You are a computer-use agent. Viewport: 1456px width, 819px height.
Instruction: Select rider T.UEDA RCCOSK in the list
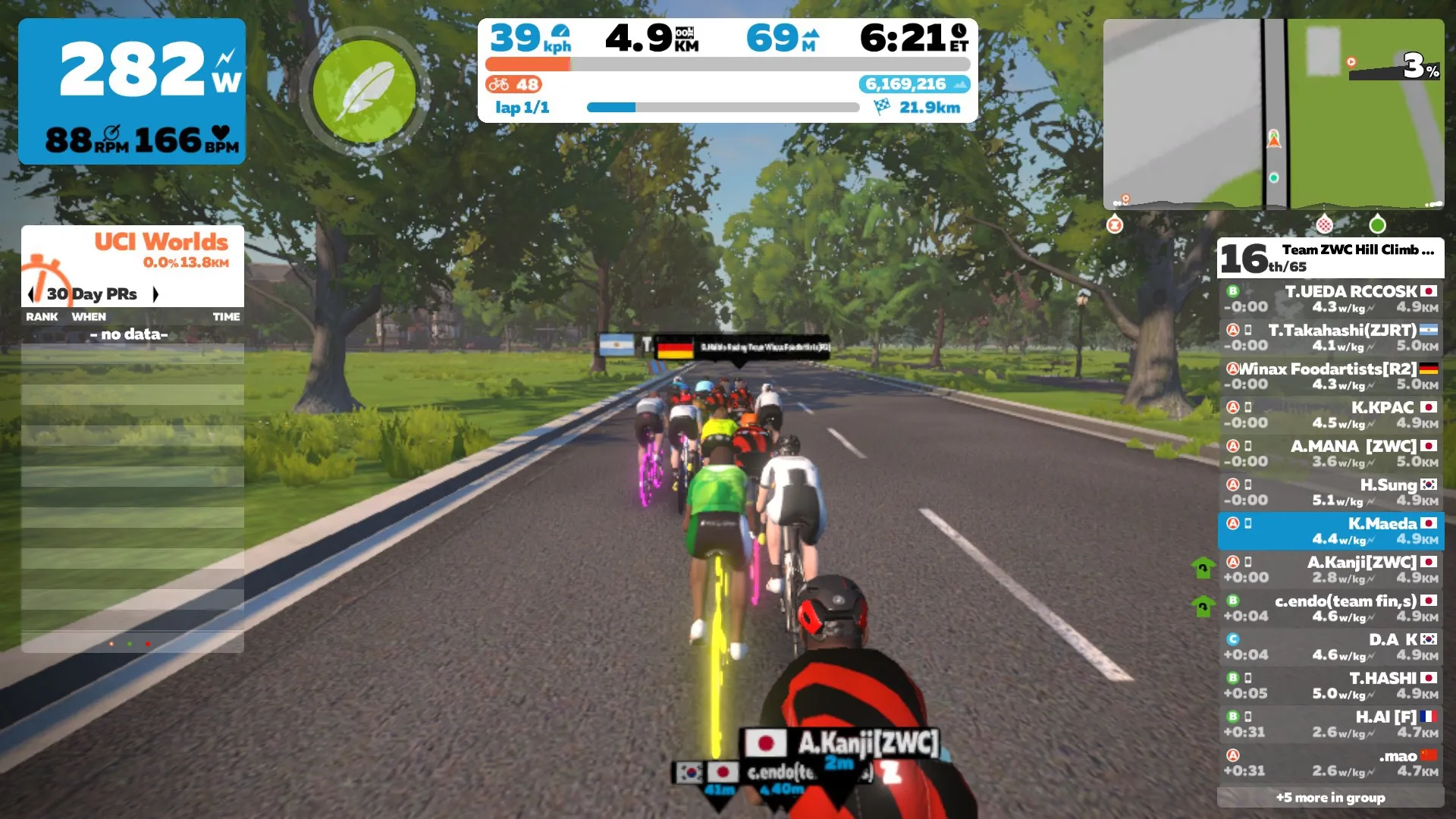pyautogui.click(x=1331, y=299)
